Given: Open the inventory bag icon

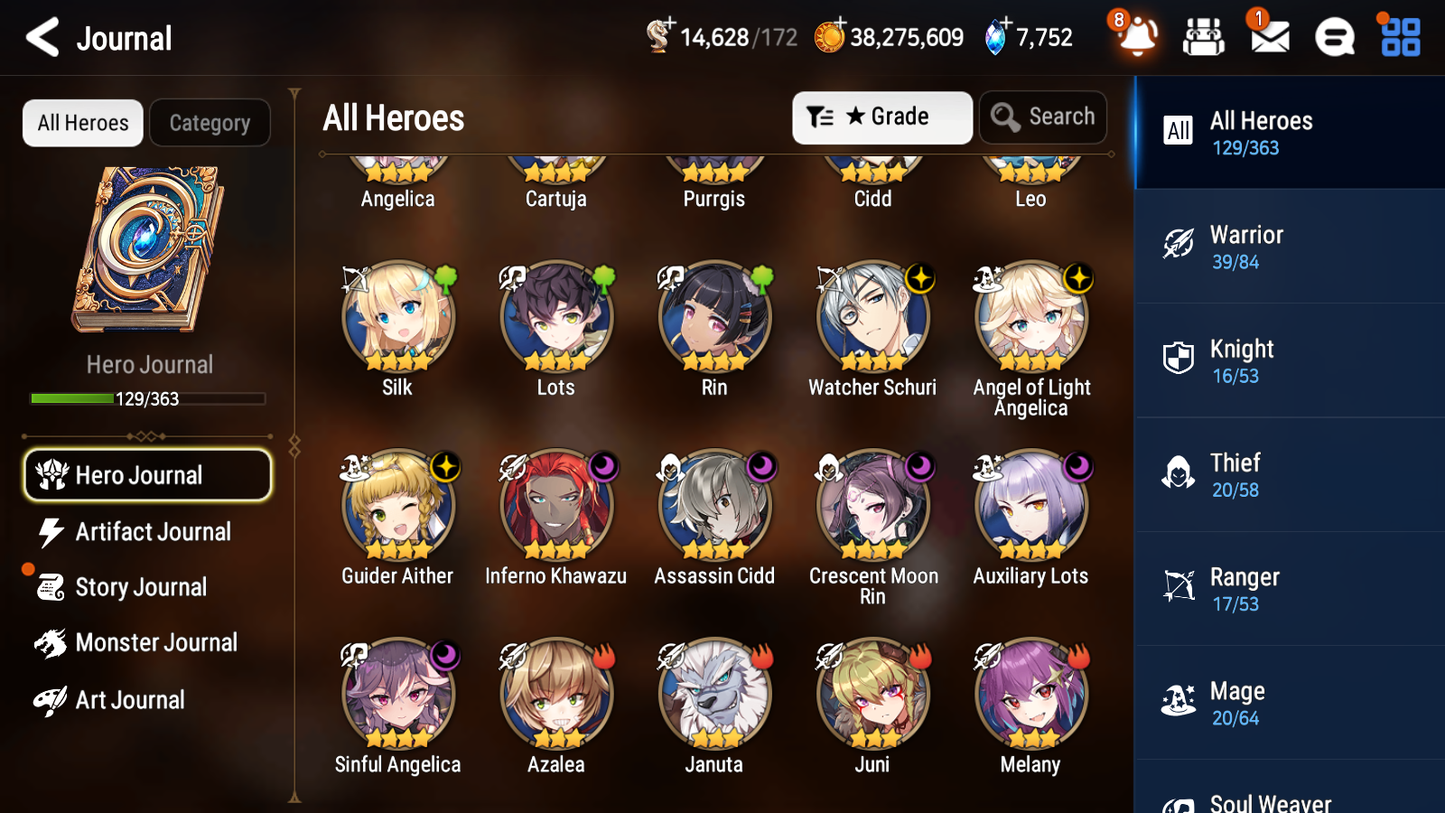Looking at the screenshot, I should 1203,36.
